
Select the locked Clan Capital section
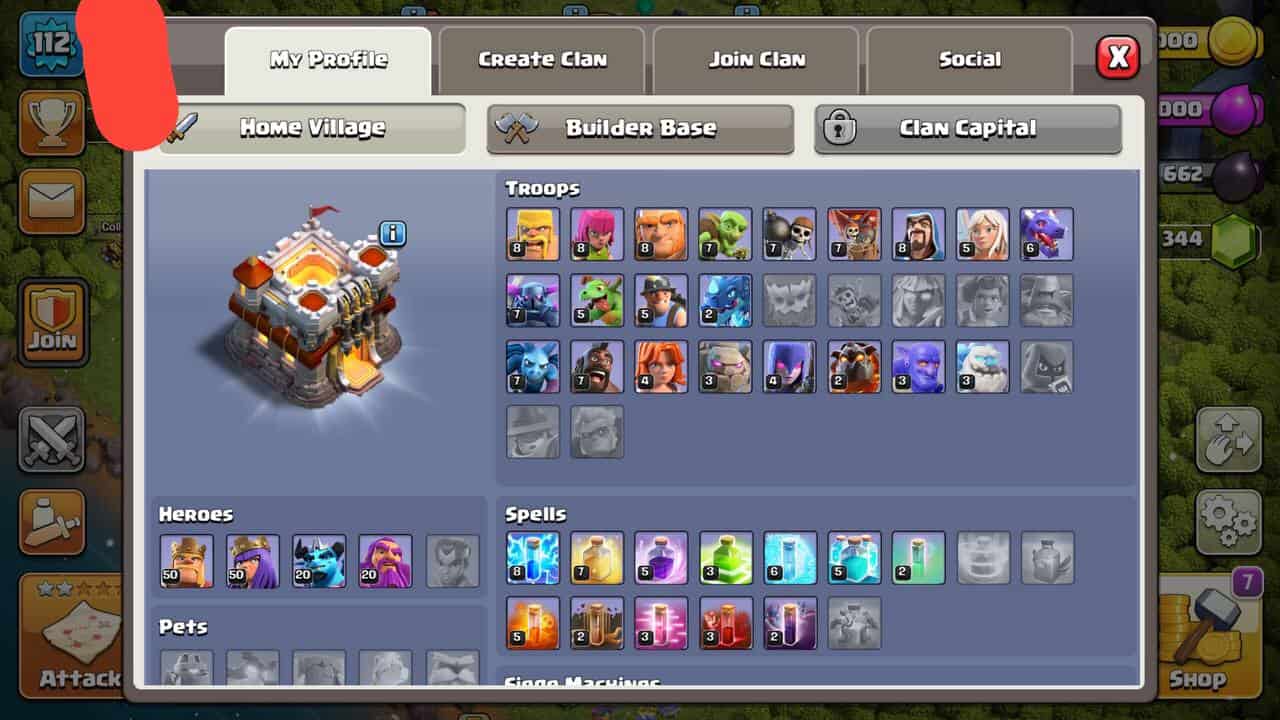click(967, 128)
